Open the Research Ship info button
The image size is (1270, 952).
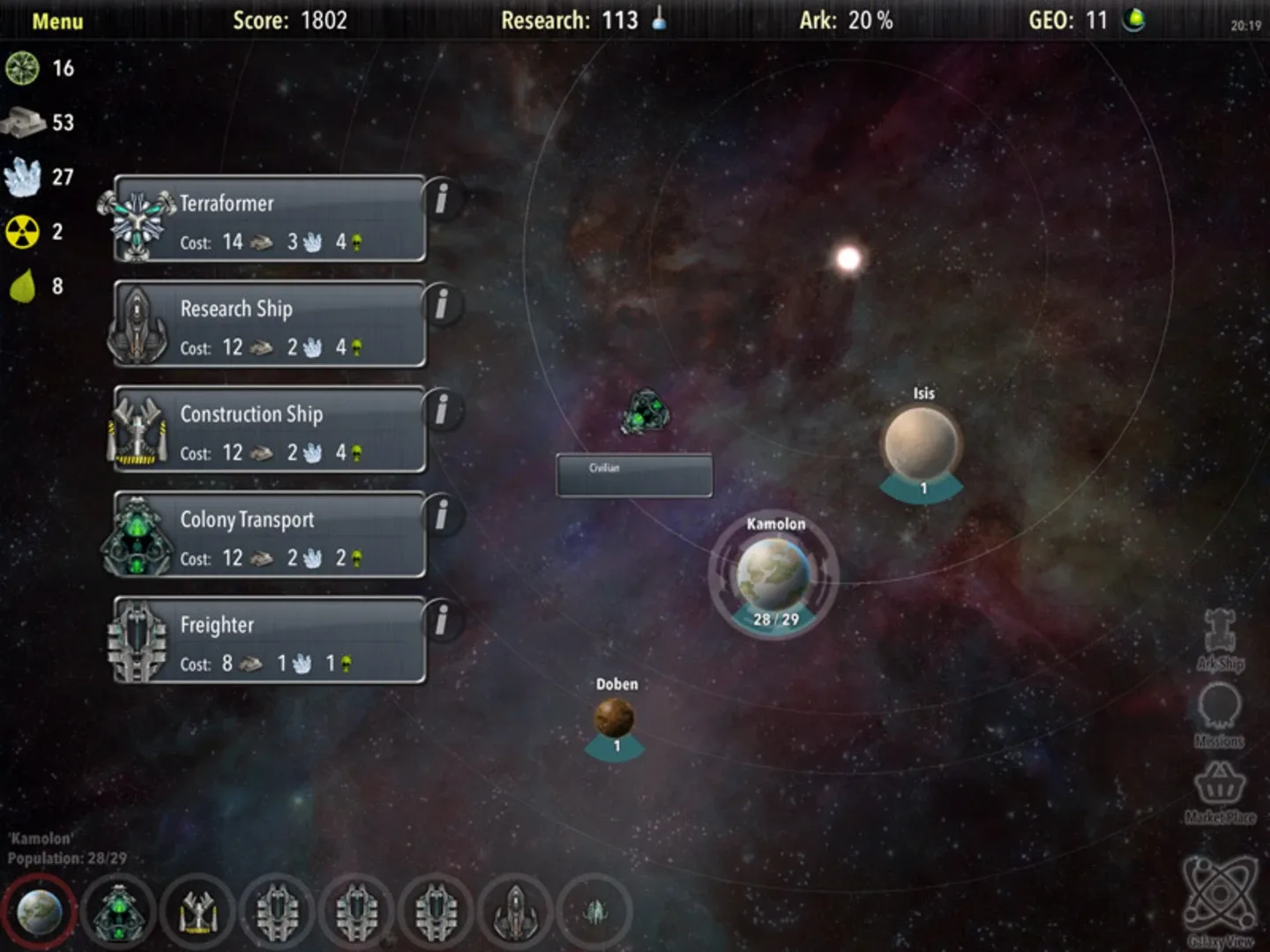443,305
